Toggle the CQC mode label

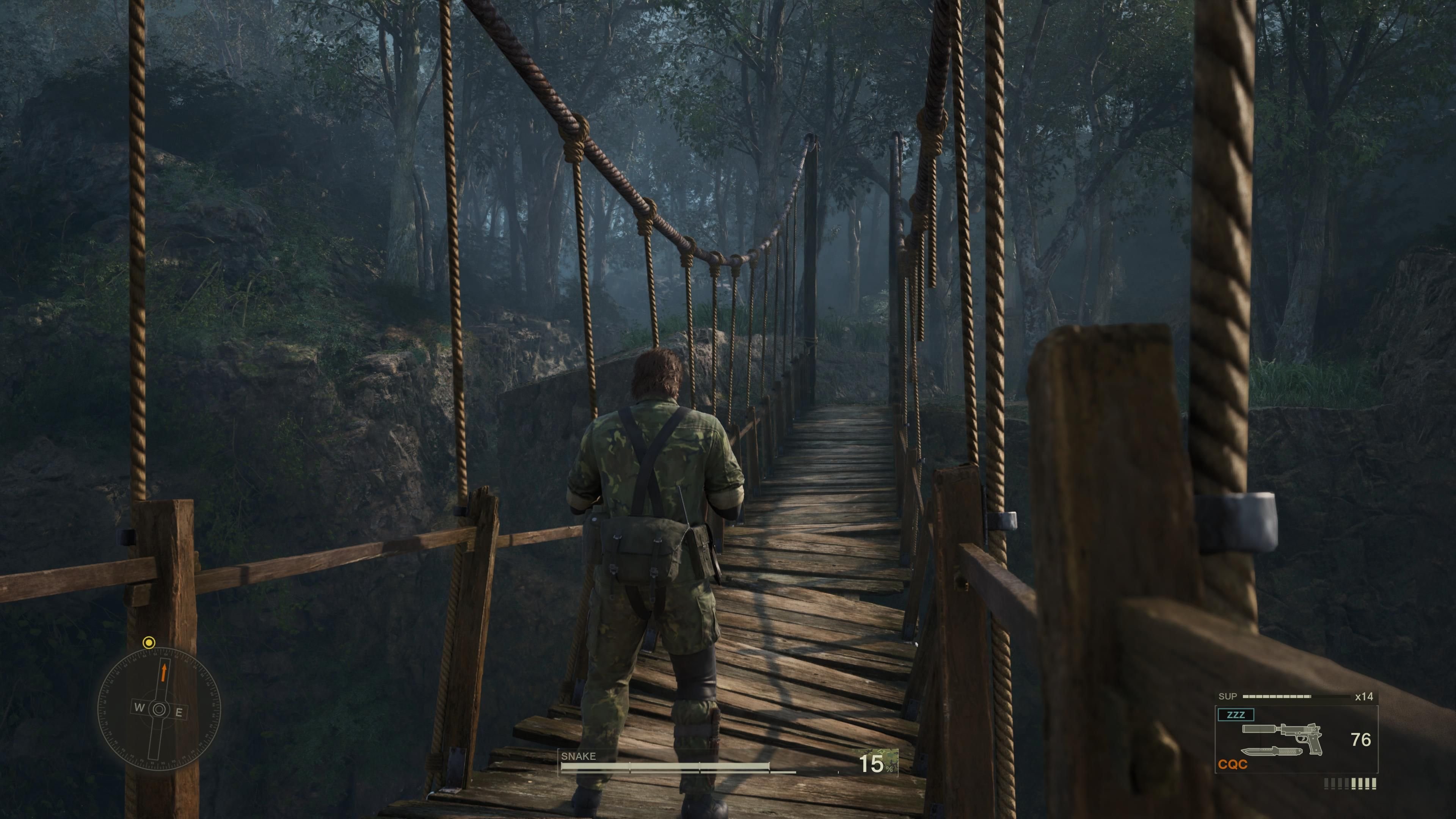coord(1233,764)
